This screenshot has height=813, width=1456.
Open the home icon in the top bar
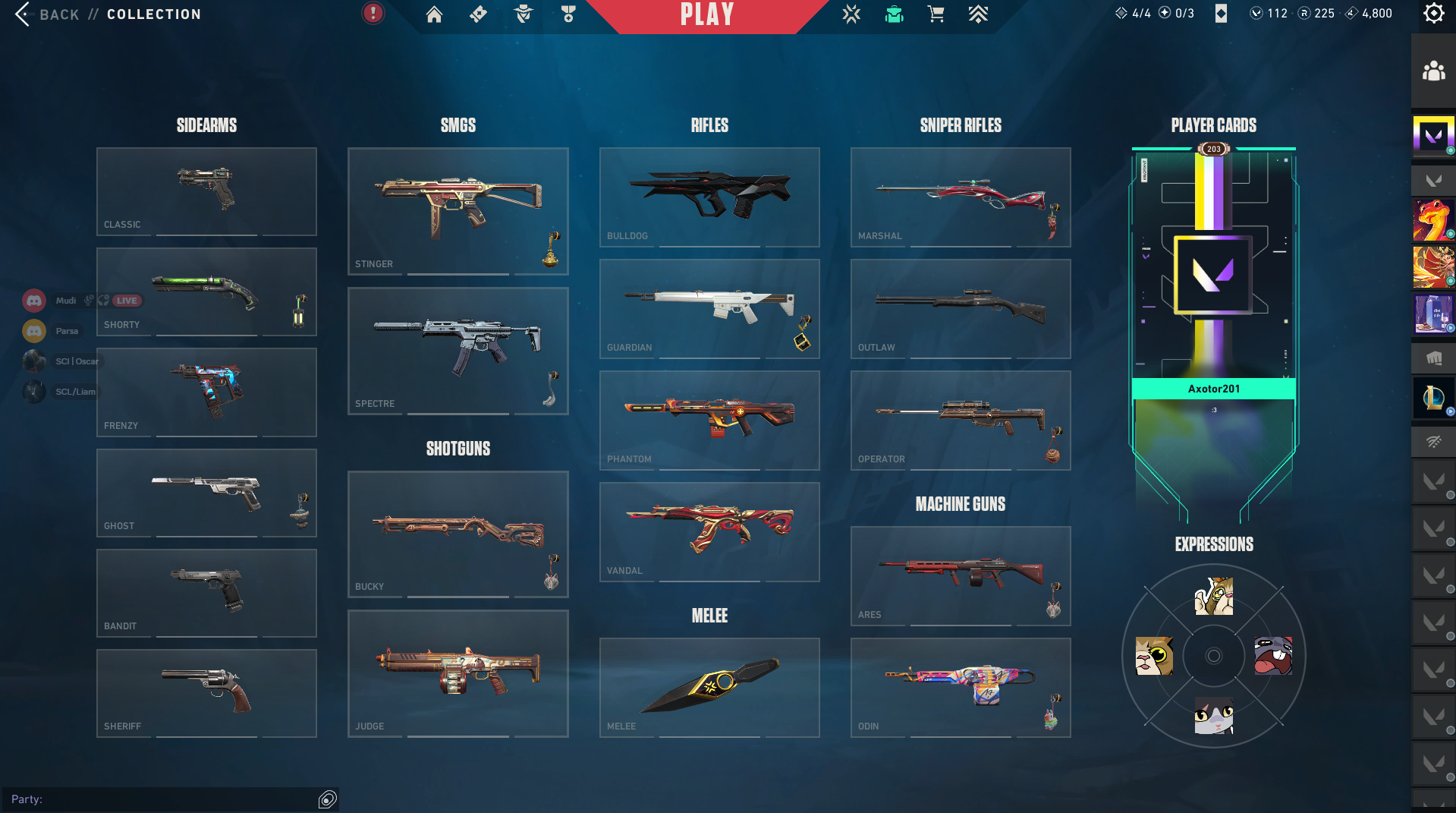point(434,14)
